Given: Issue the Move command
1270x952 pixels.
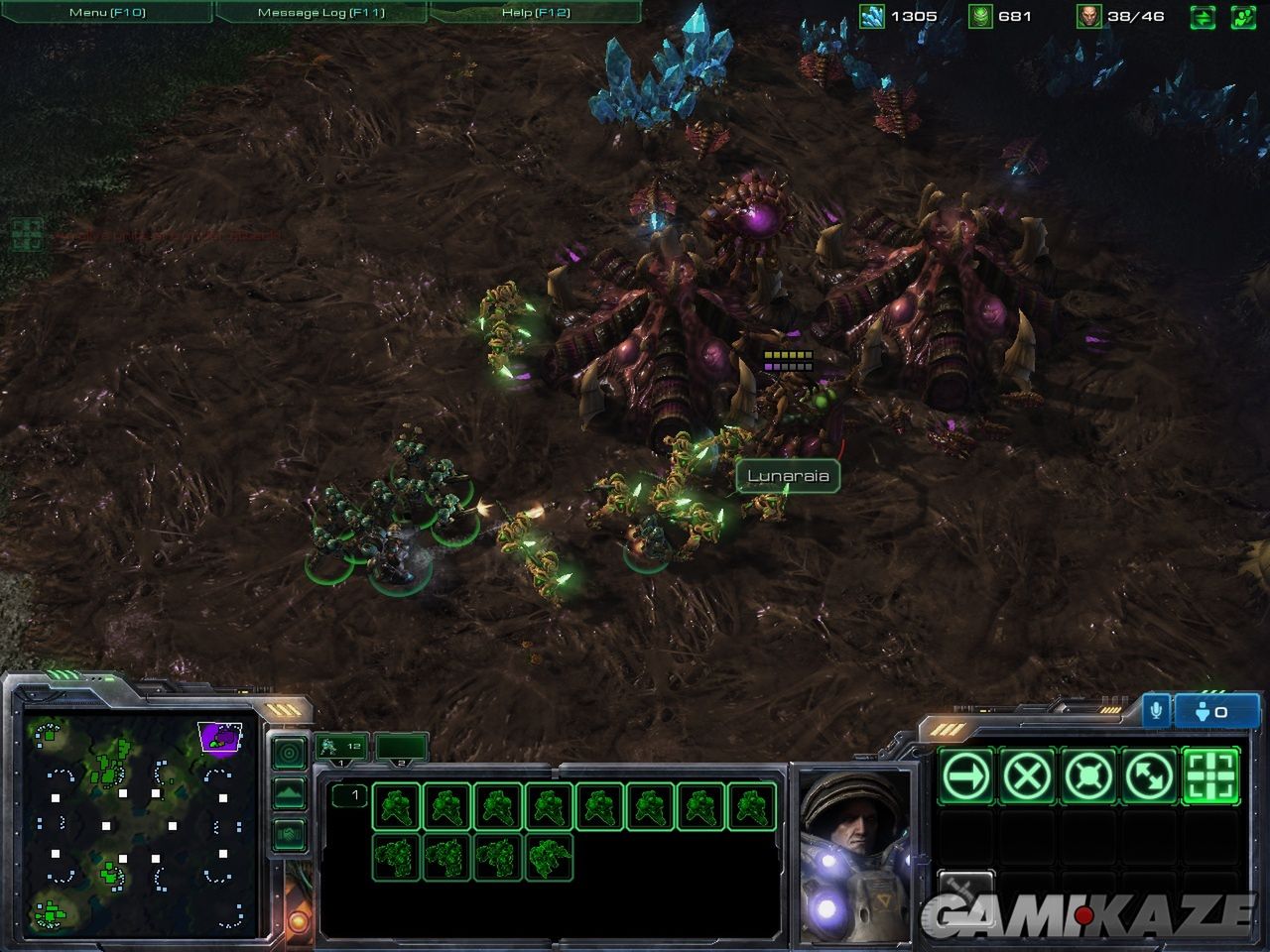Looking at the screenshot, I should 966,775.
